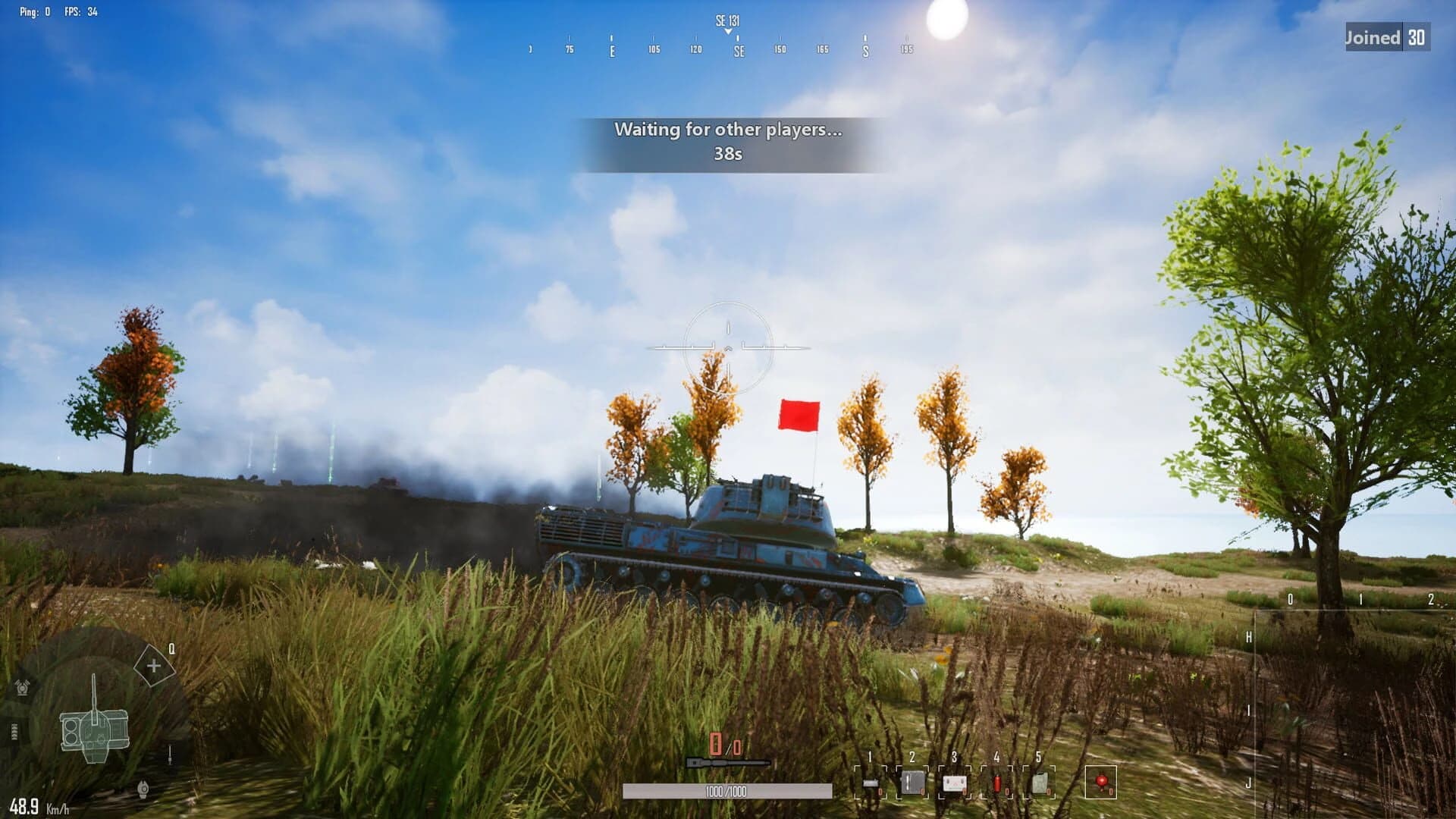Select the machine gun in hotbar slot 1
The height and width of the screenshot is (819, 1456).
tap(871, 782)
